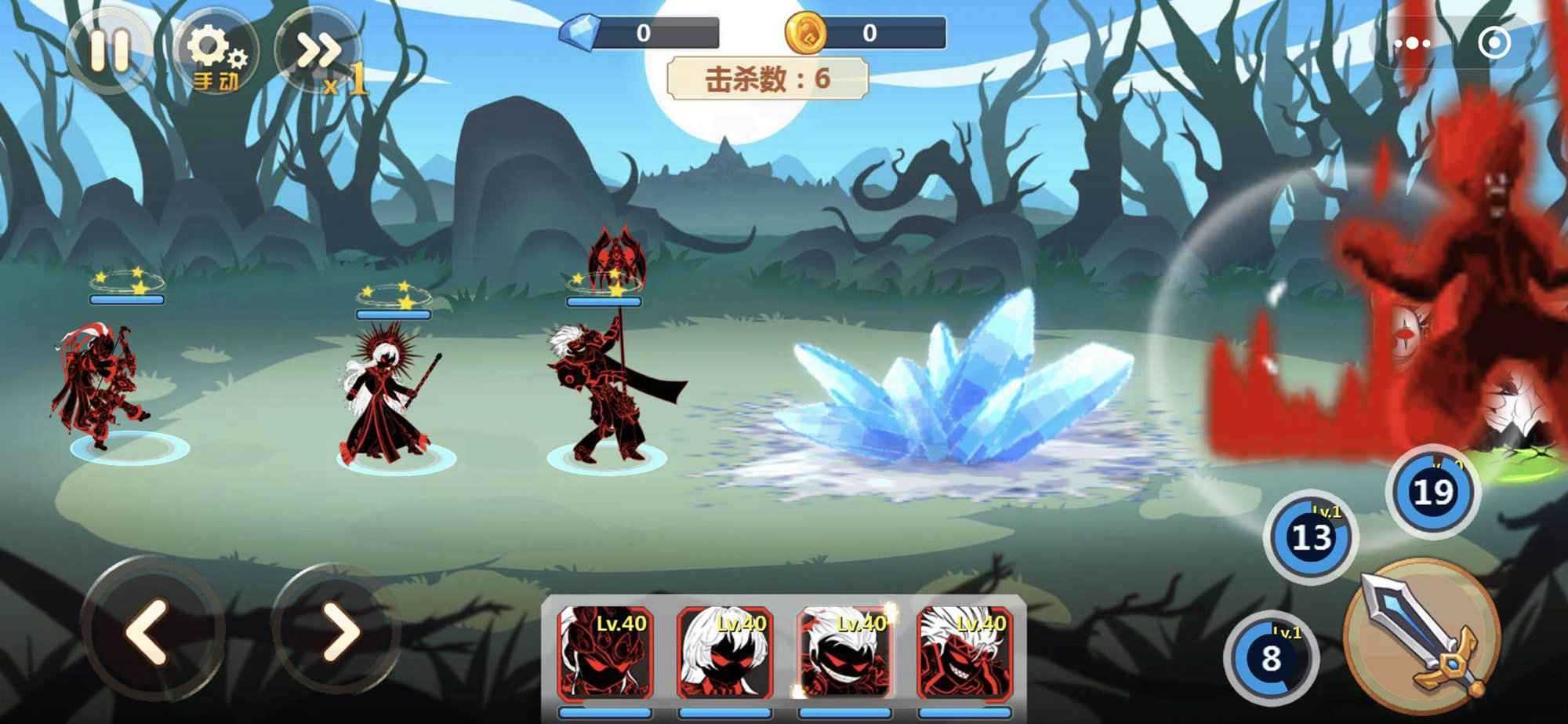Viewport: 1568px width, 724px height.
Task: Tap the fast-forward double chevron
Action: click(314, 49)
